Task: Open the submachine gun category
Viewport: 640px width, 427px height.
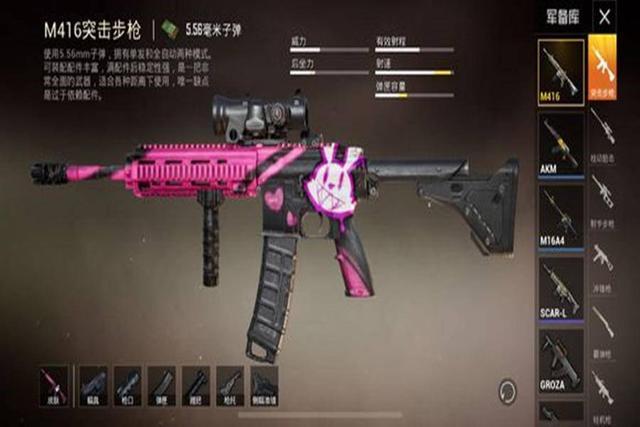Action: coord(603,257)
